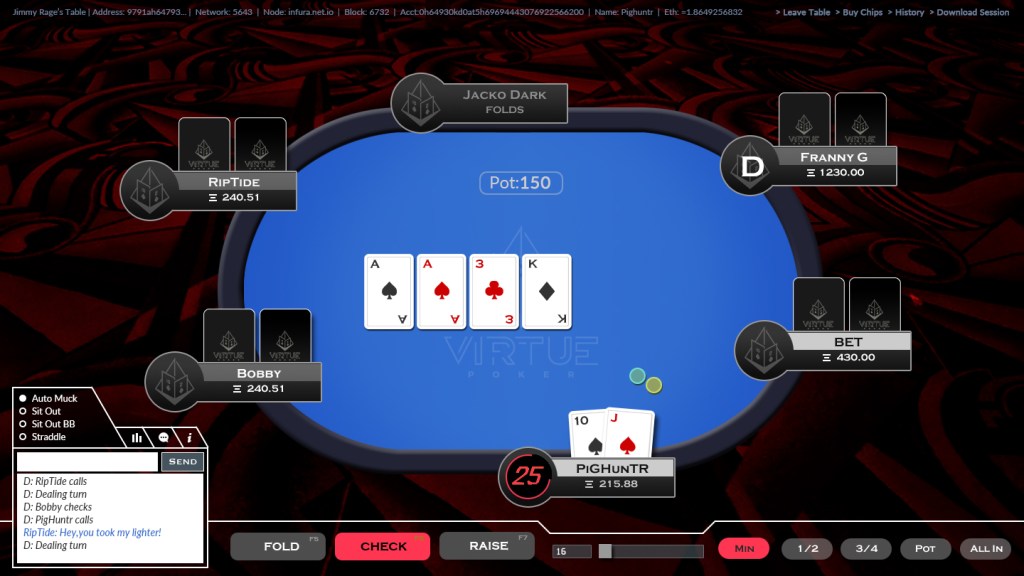Image resolution: width=1024 pixels, height=576 pixels.
Task: Set bet size to Min
Action: 744,548
